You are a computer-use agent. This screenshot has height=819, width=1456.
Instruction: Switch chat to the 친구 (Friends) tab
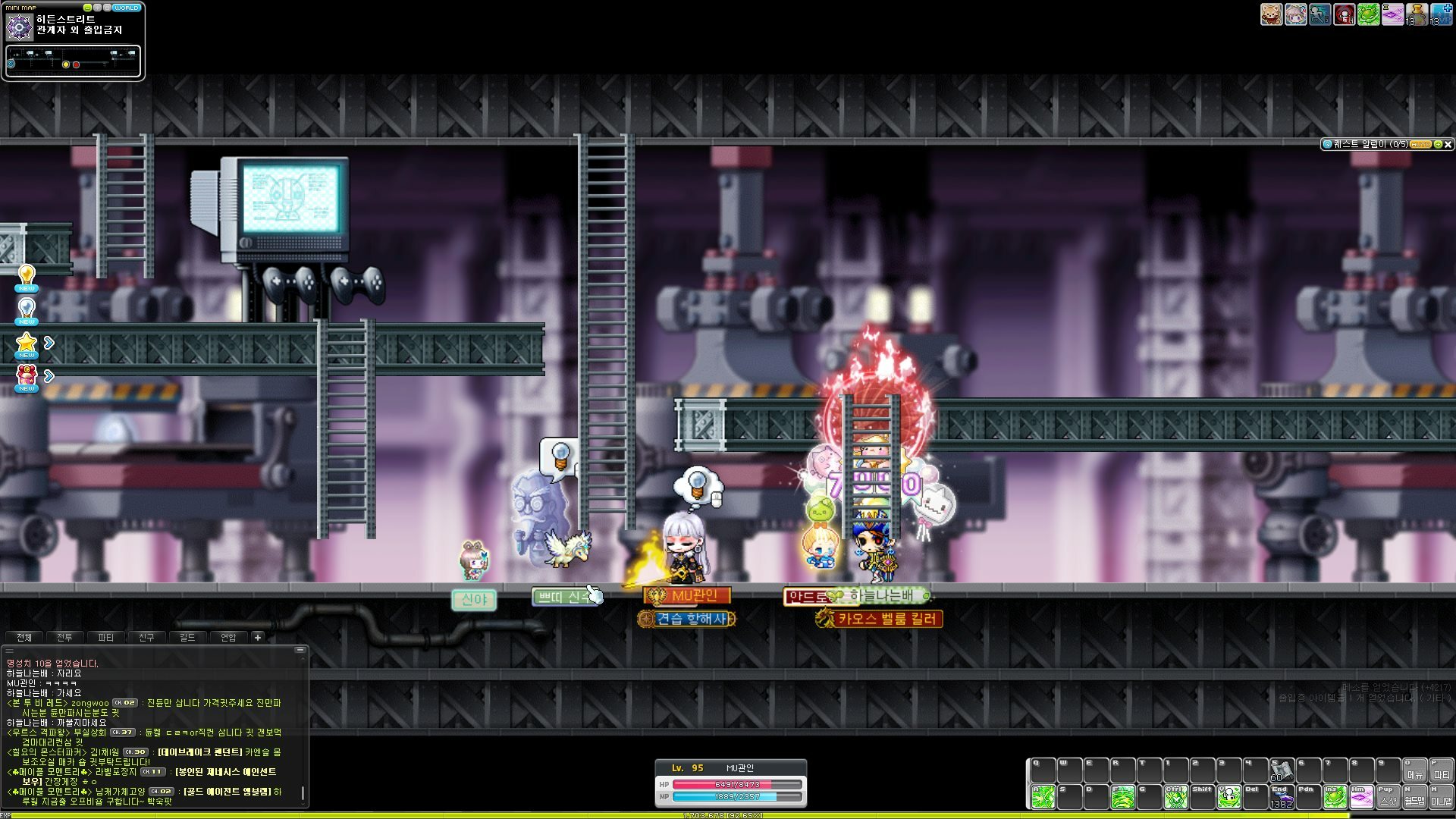click(146, 638)
